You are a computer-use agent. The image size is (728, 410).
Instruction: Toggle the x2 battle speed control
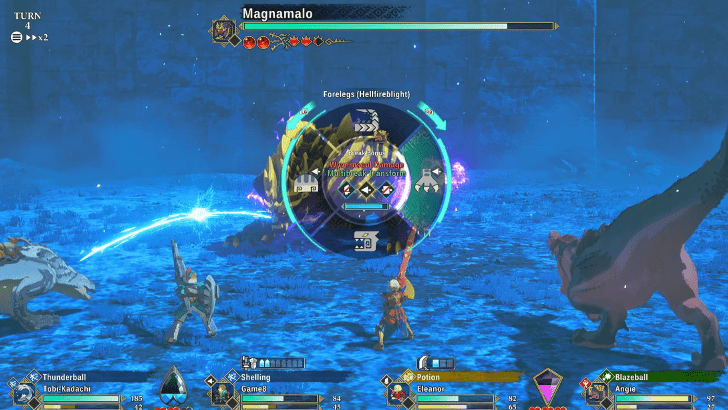pyautogui.click(x=37, y=37)
